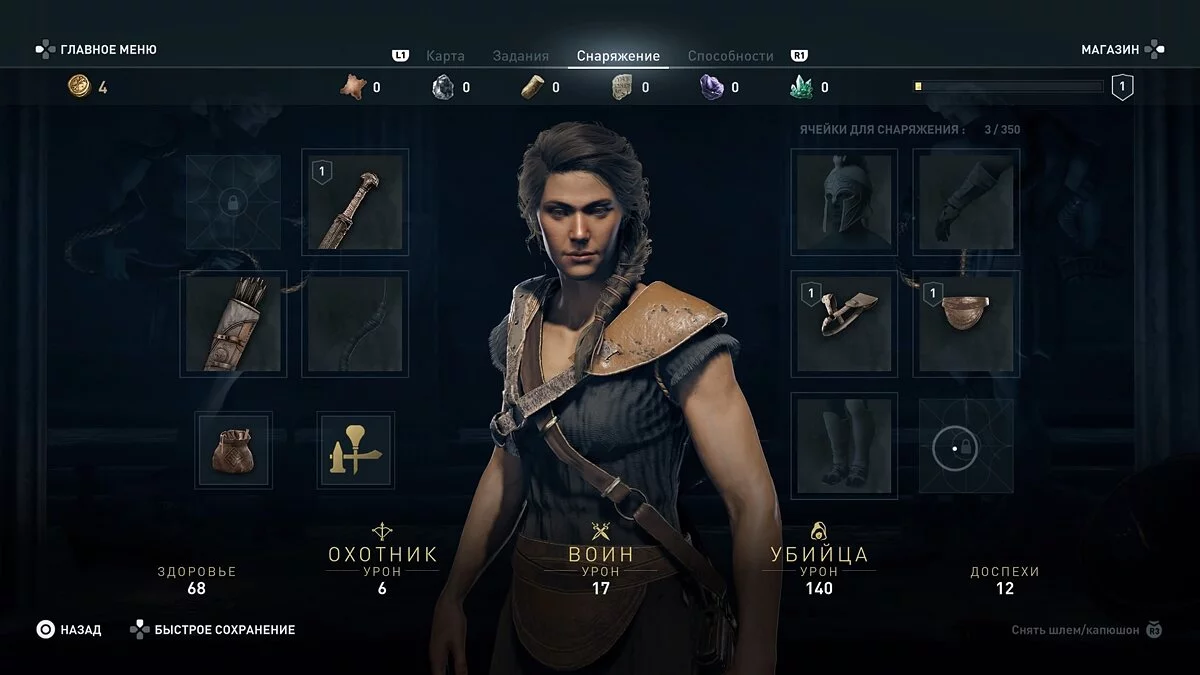
Task: Select the waist belt armor slot
Action: coord(966,324)
